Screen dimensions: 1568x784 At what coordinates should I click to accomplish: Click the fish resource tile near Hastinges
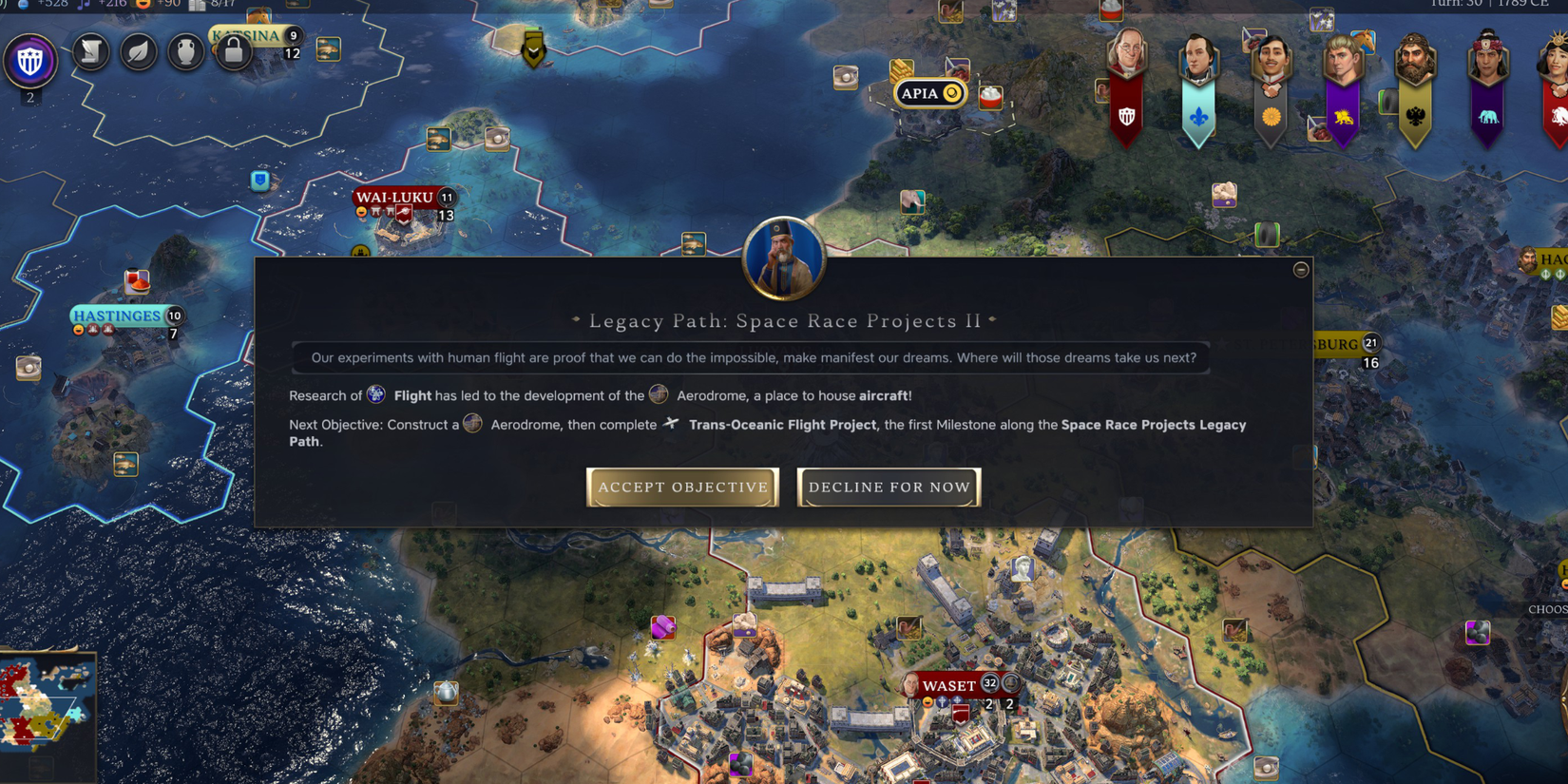click(x=126, y=463)
